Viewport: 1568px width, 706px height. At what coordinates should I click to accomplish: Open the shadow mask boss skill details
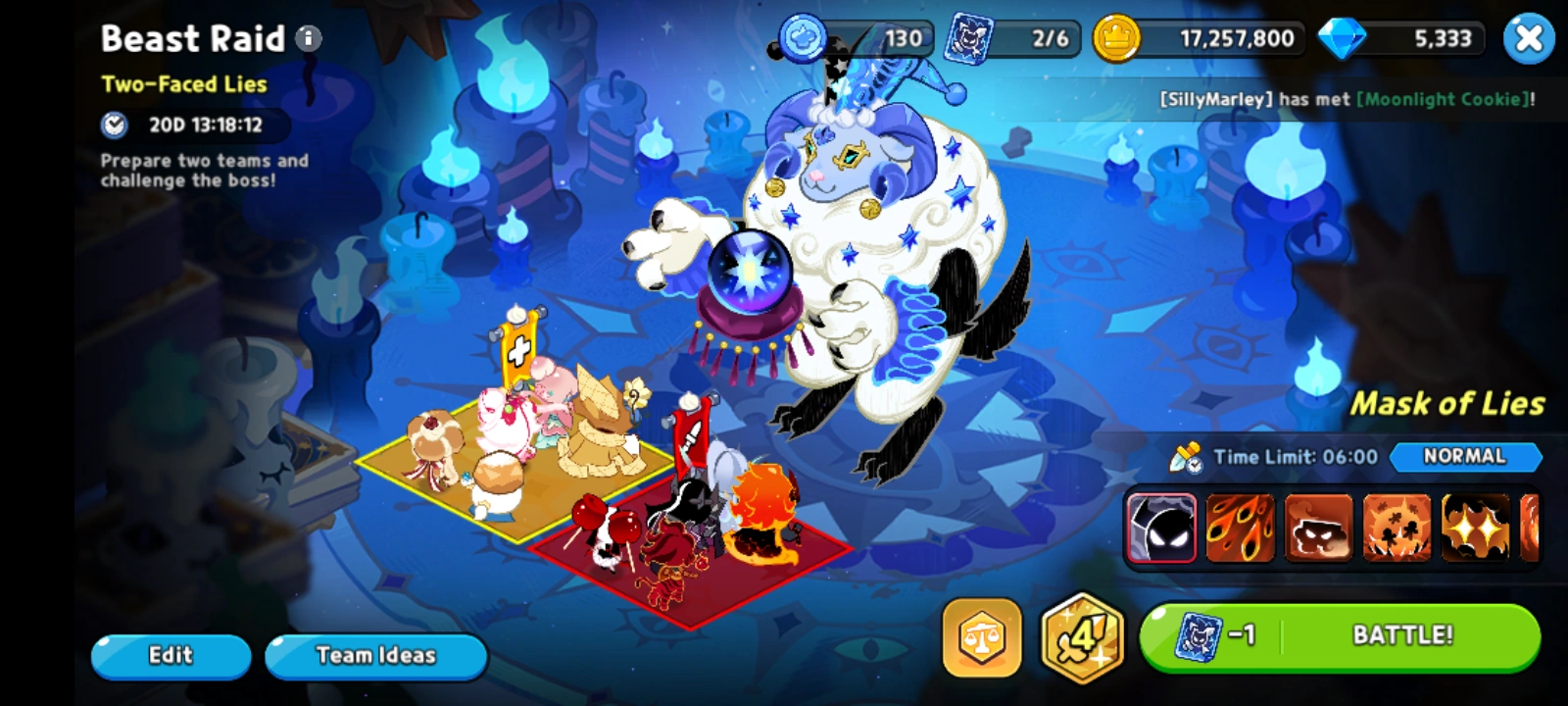click(1160, 529)
